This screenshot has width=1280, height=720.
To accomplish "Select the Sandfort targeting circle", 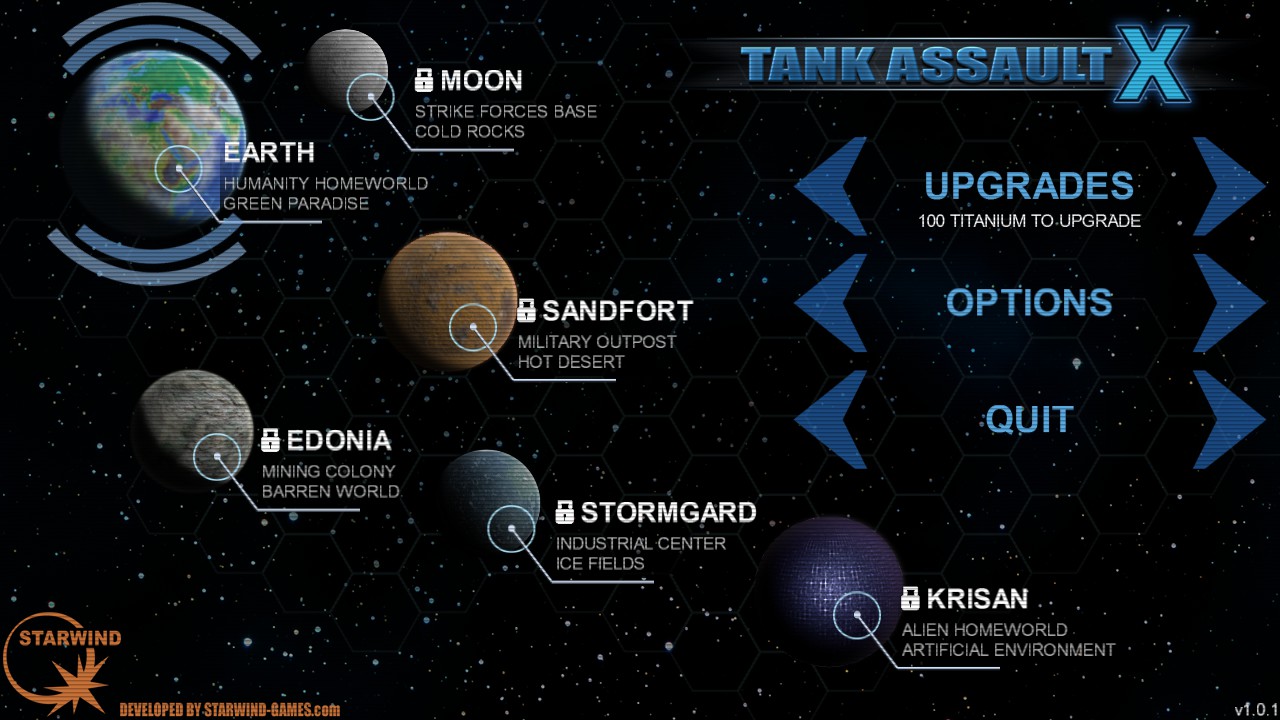I will (472, 328).
